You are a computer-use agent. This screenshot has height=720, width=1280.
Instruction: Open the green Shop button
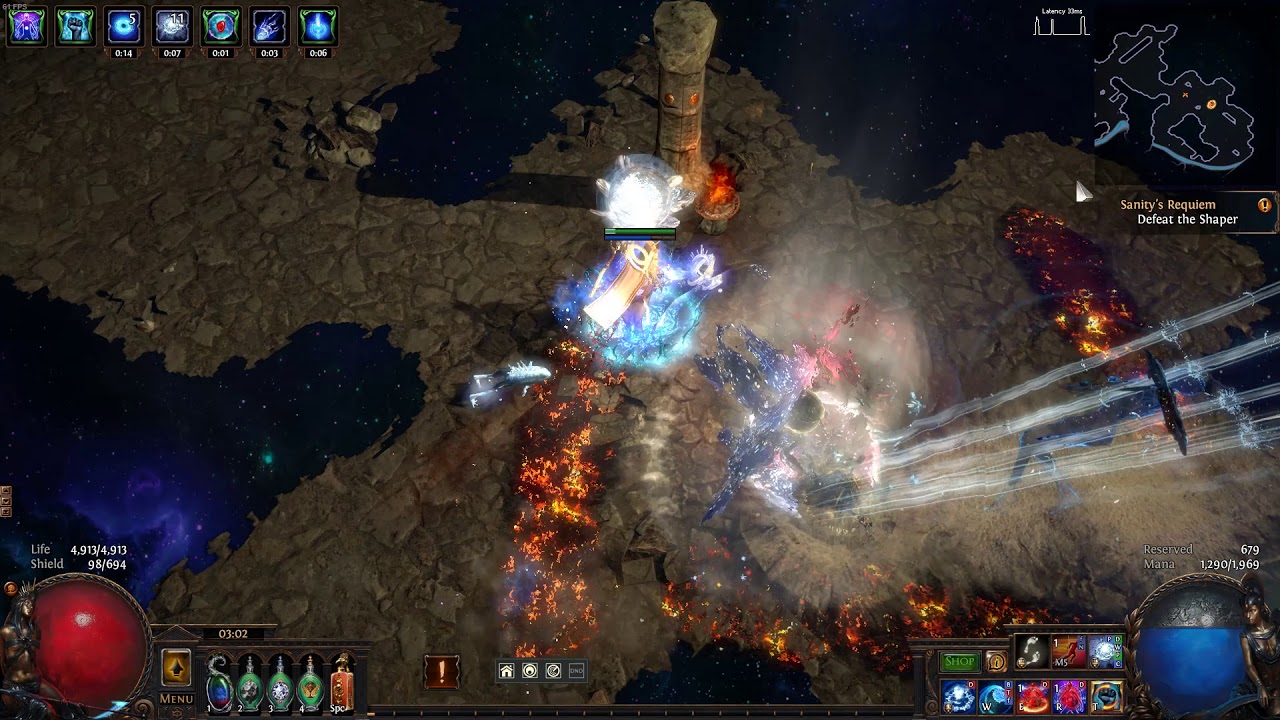tap(959, 661)
